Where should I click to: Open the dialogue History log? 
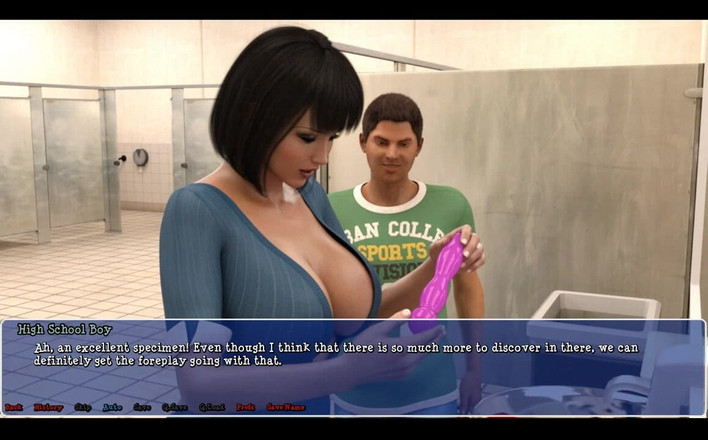click(x=48, y=407)
